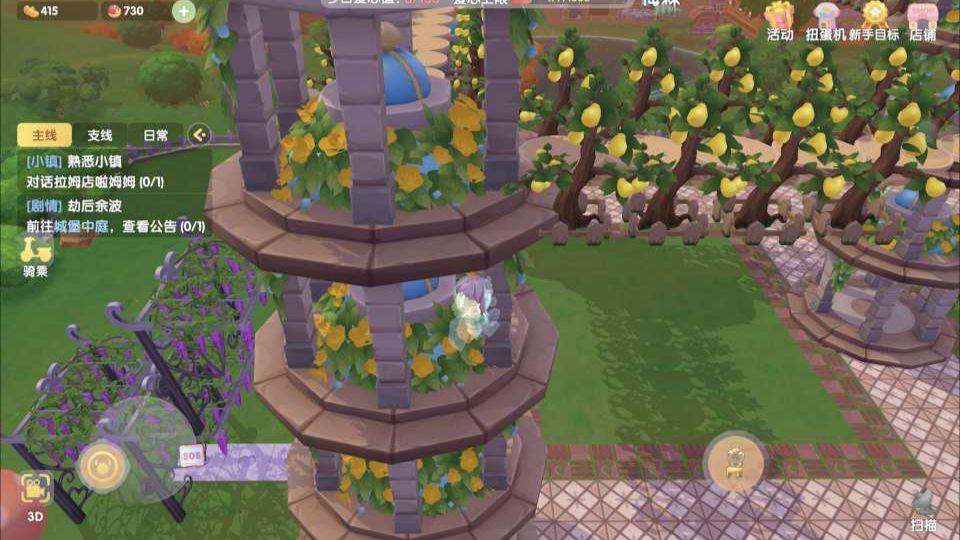The height and width of the screenshot is (540, 960).
Task: Open the 扭蛋机 gacha machine
Action: click(x=826, y=20)
